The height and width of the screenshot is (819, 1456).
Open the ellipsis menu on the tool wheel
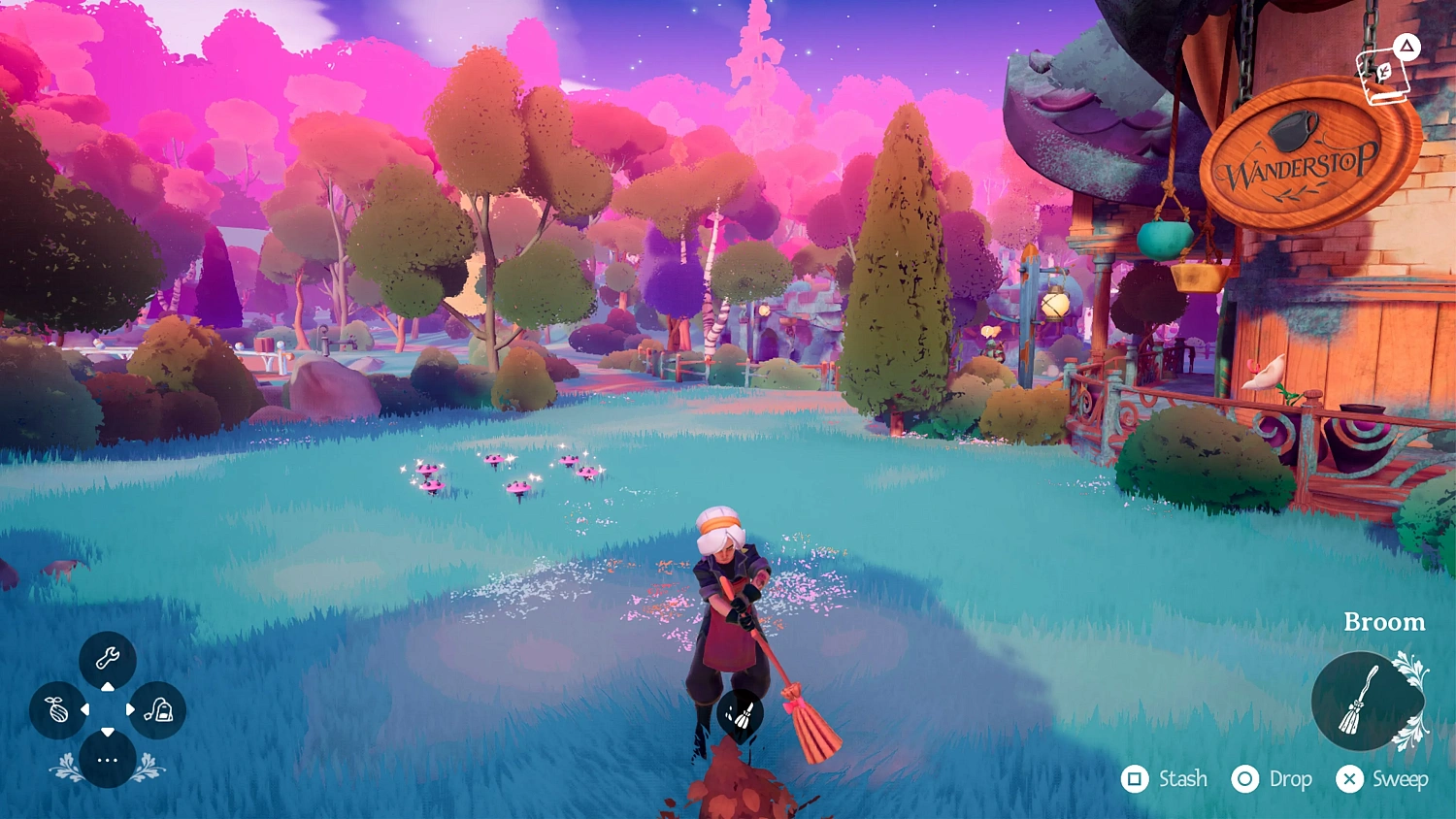point(108,759)
